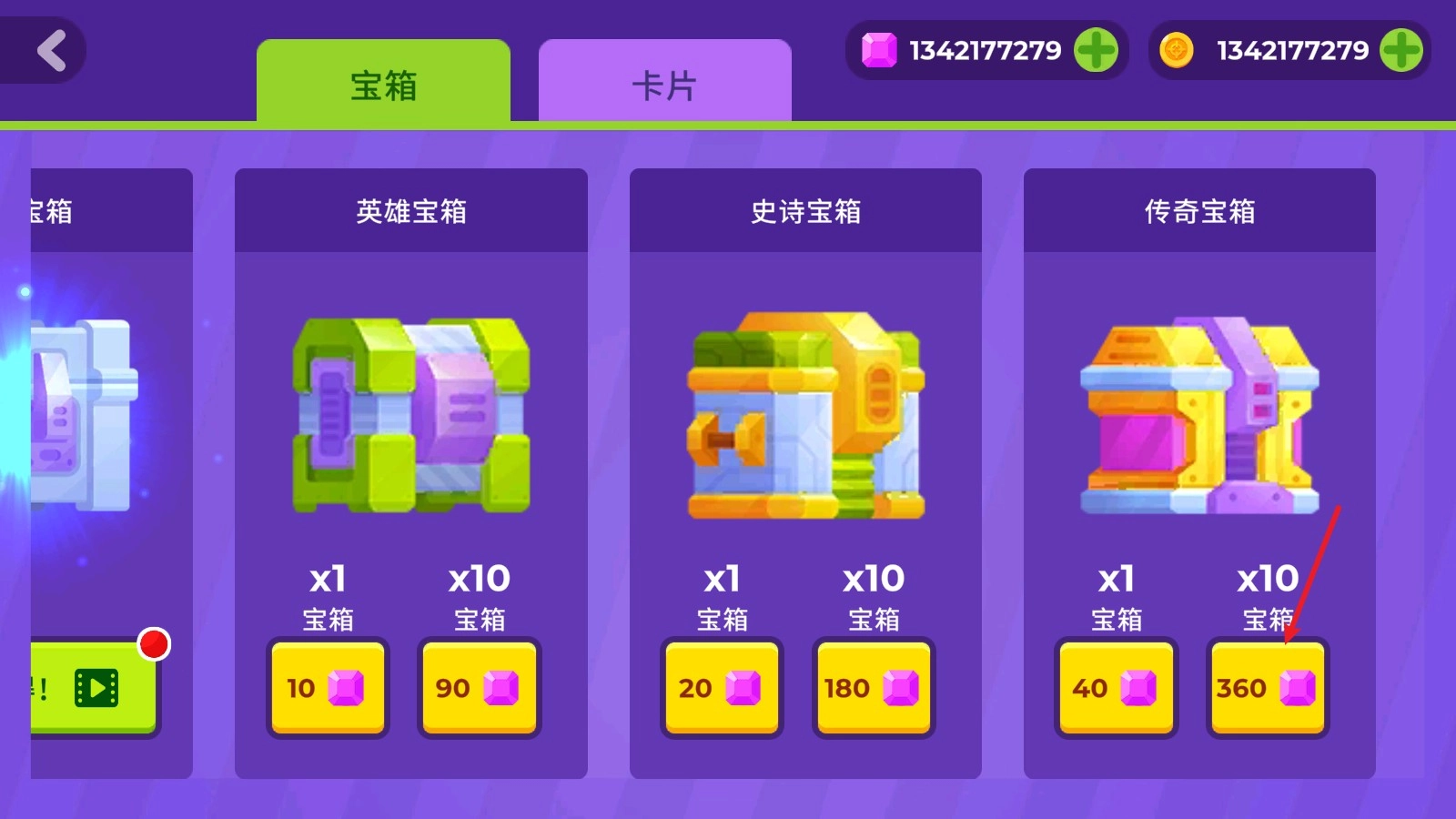Buy ten 传奇宝箱 for 360 gems
Screen dimensions: 1456x819
[x=1267, y=689]
